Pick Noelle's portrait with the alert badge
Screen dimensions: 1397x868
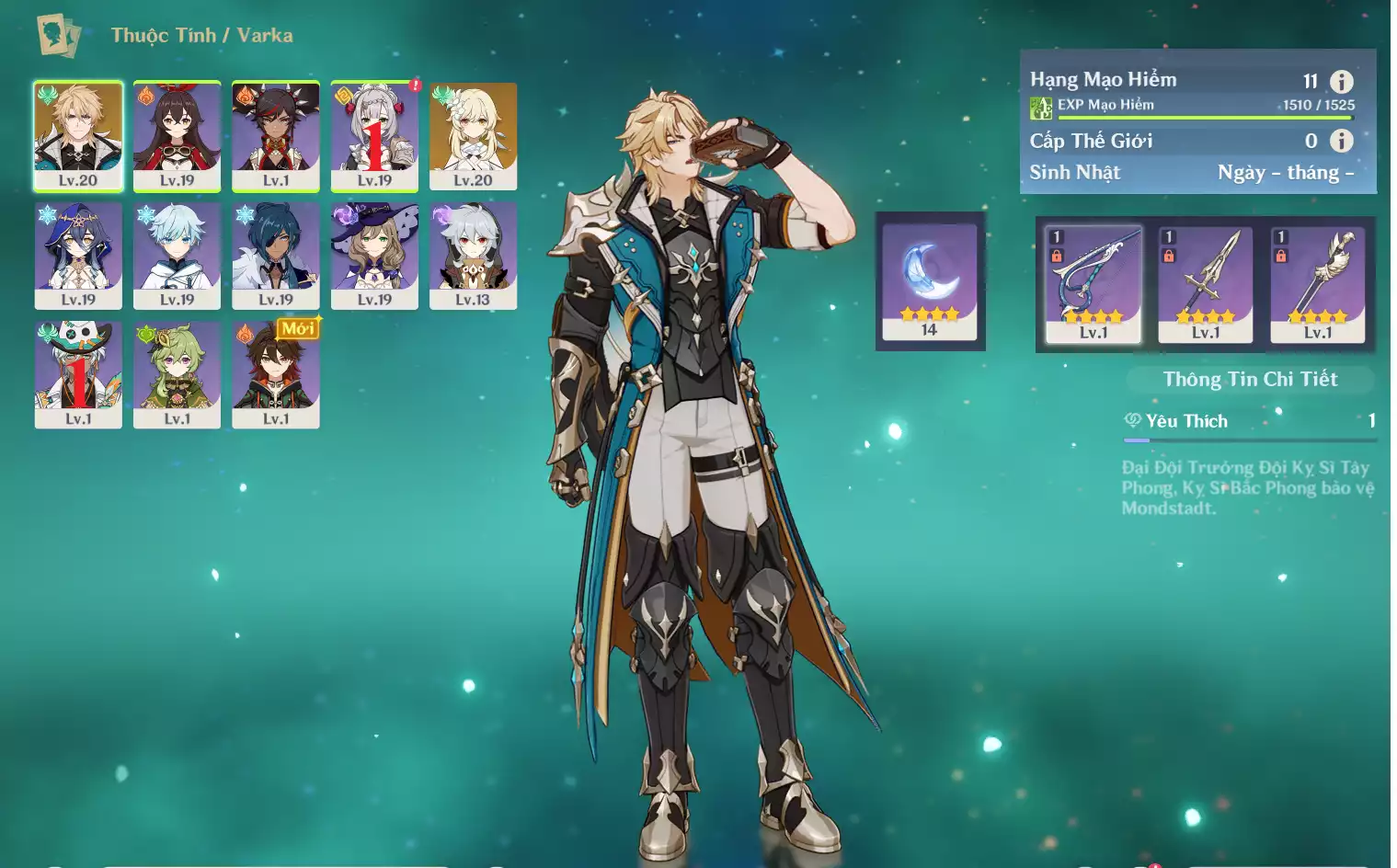pos(374,135)
